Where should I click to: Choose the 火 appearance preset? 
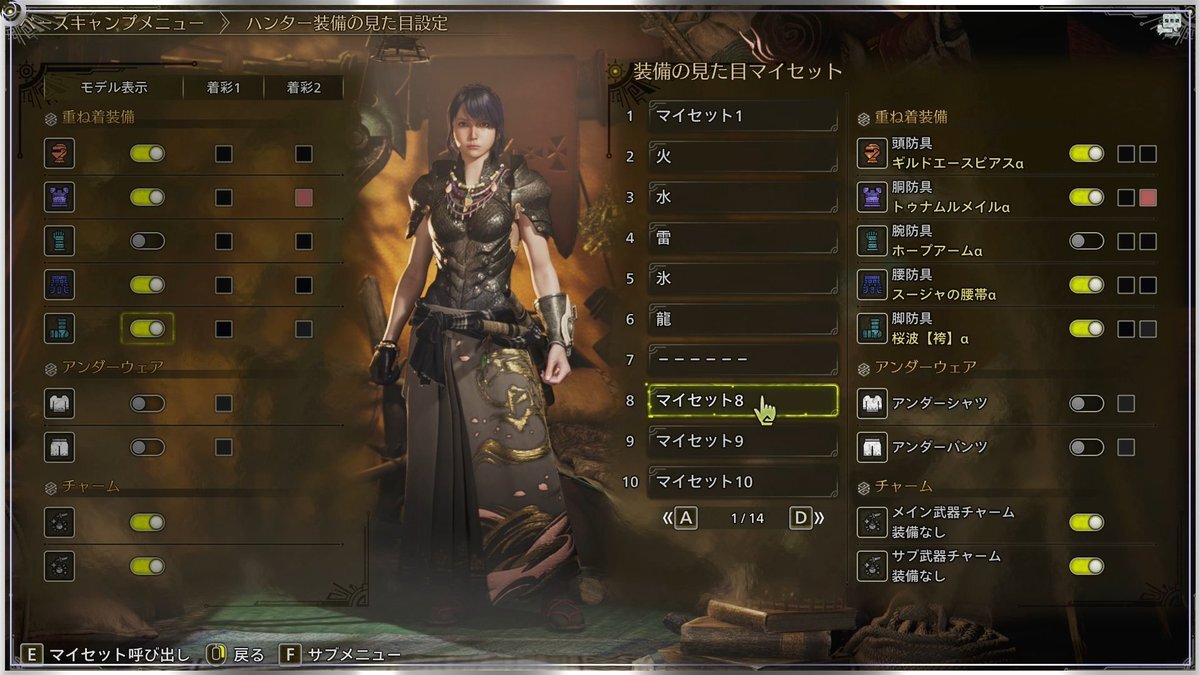tap(742, 157)
